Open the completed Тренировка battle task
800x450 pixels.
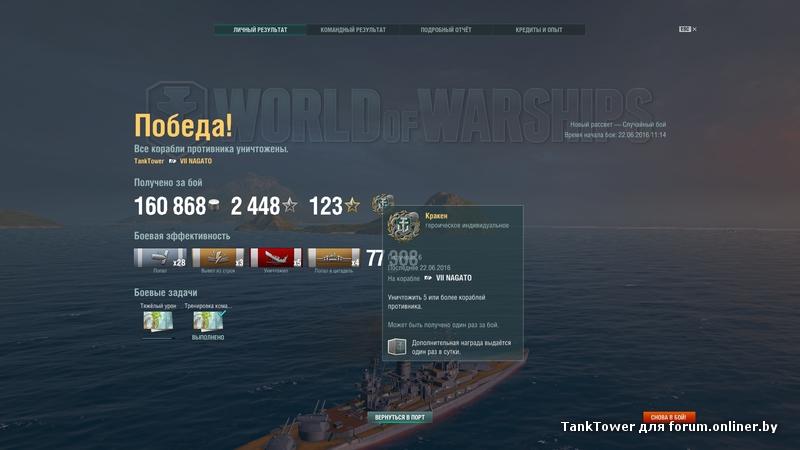208,322
